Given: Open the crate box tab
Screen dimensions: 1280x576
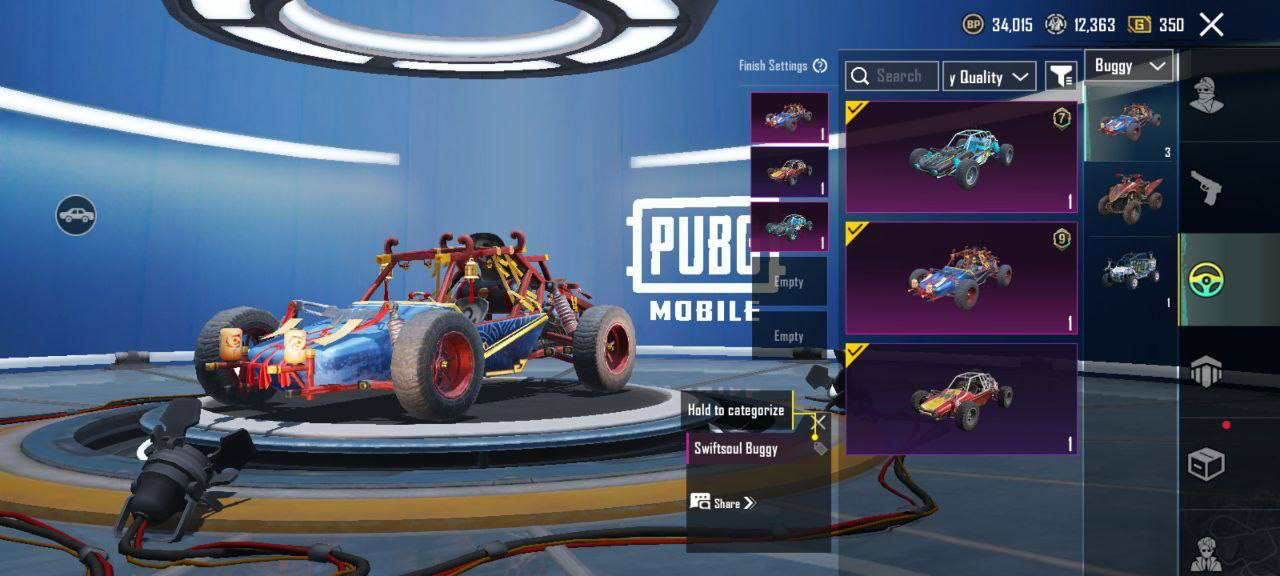Looking at the screenshot, I should tap(1206, 464).
